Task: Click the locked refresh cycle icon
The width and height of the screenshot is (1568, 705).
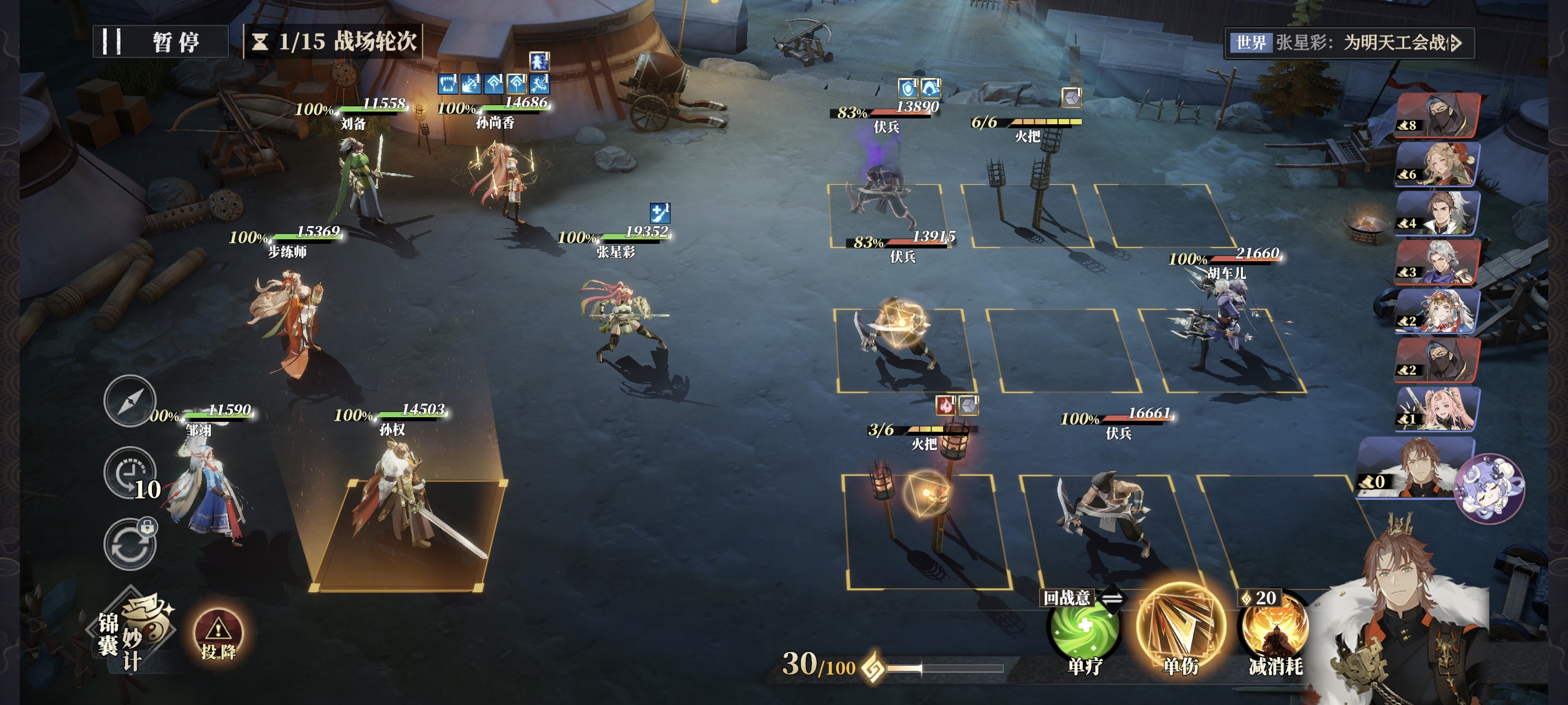Action: [130, 544]
